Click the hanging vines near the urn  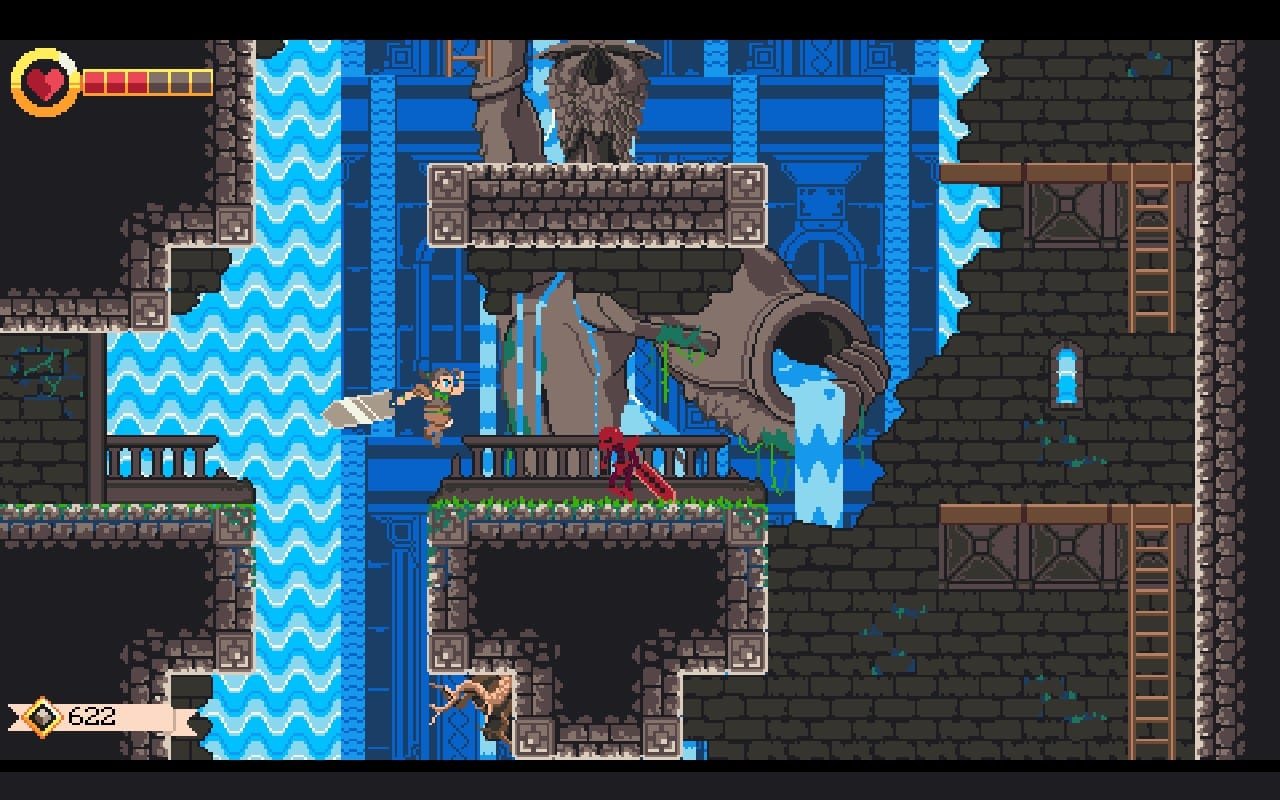pos(665,370)
